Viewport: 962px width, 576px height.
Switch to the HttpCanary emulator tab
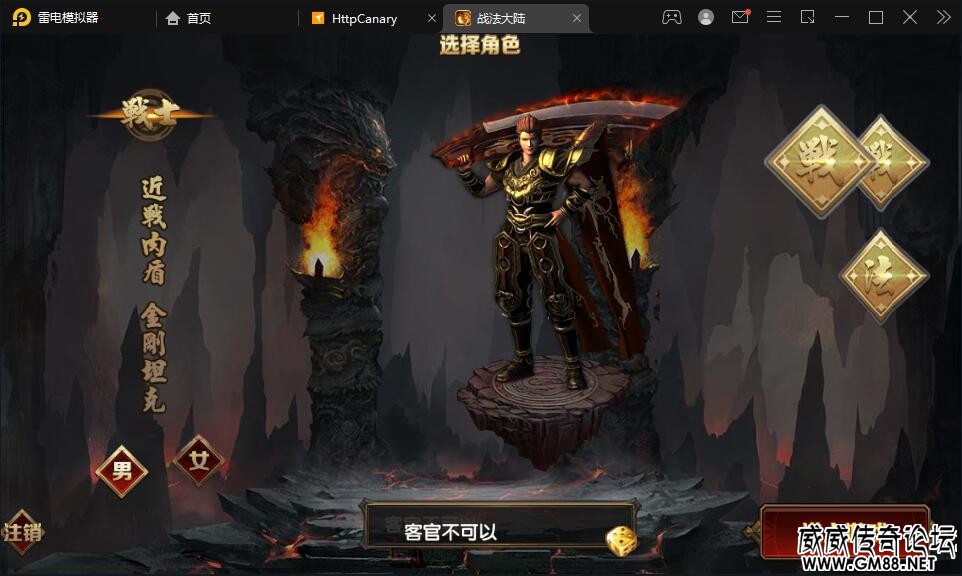tap(364, 18)
